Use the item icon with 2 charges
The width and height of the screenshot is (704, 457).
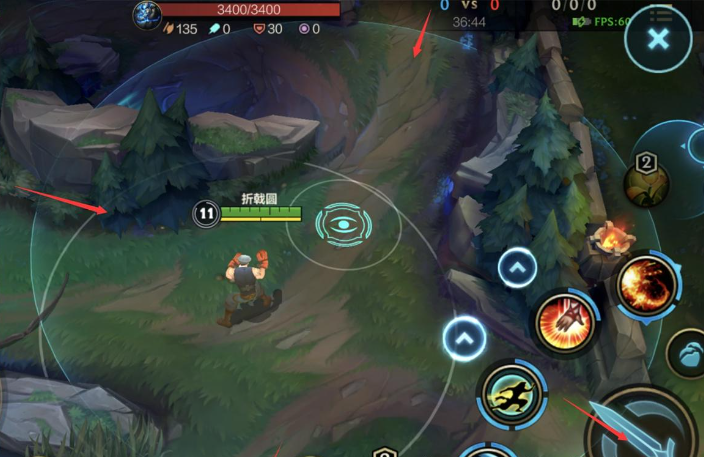pyautogui.click(x=647, y=180)
